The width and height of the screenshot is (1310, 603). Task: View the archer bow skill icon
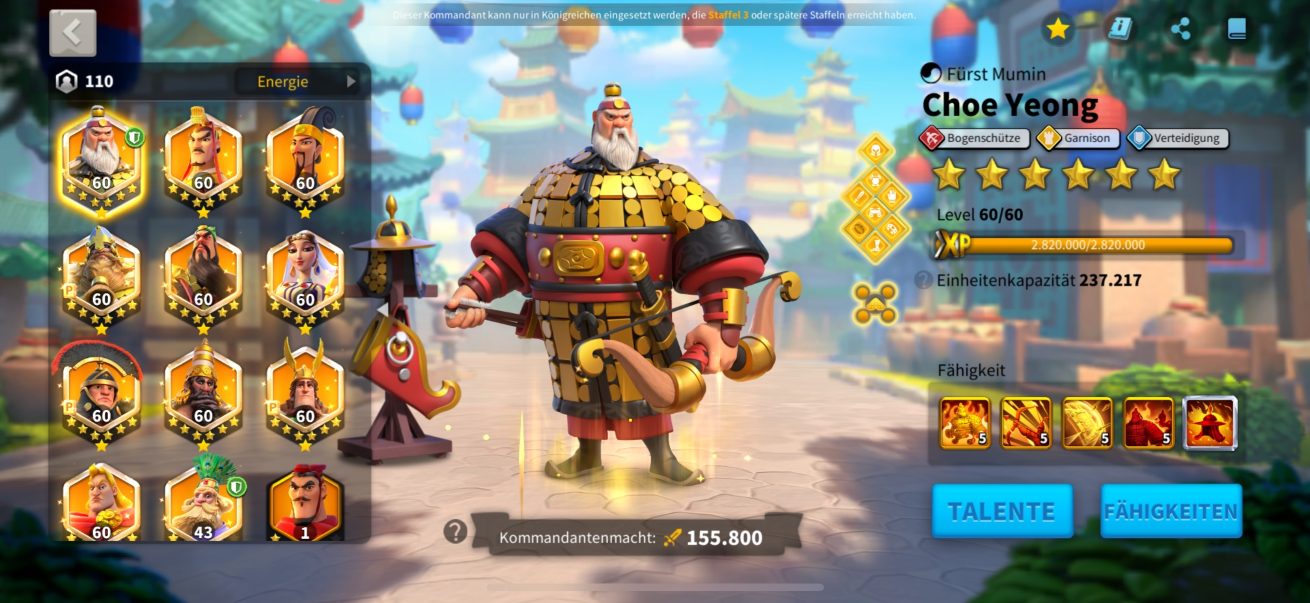click(x=1026, y=423)
